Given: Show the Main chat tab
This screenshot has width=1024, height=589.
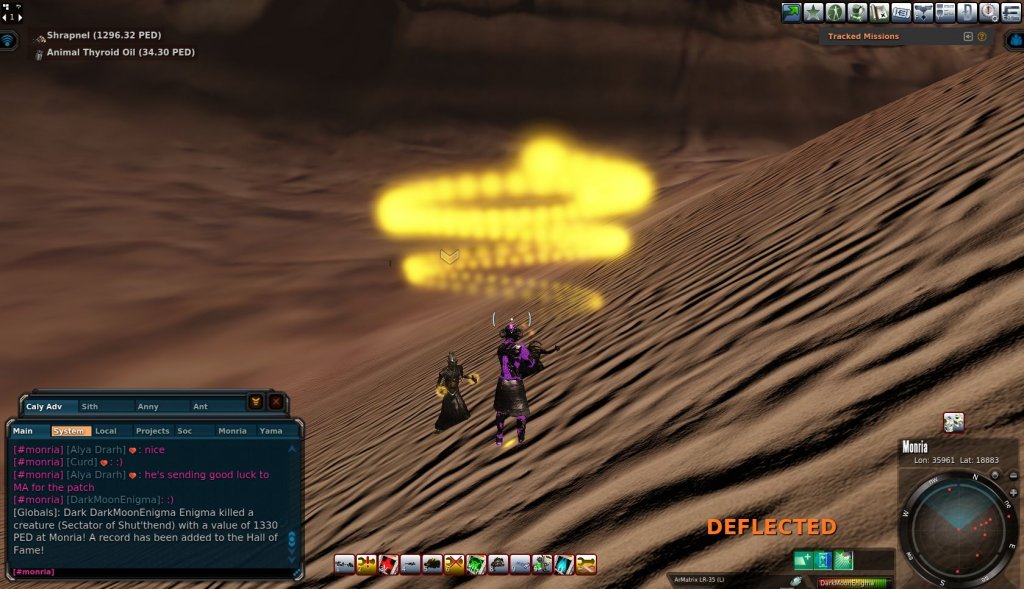Looking at the screenshot, I should (24, 431).
